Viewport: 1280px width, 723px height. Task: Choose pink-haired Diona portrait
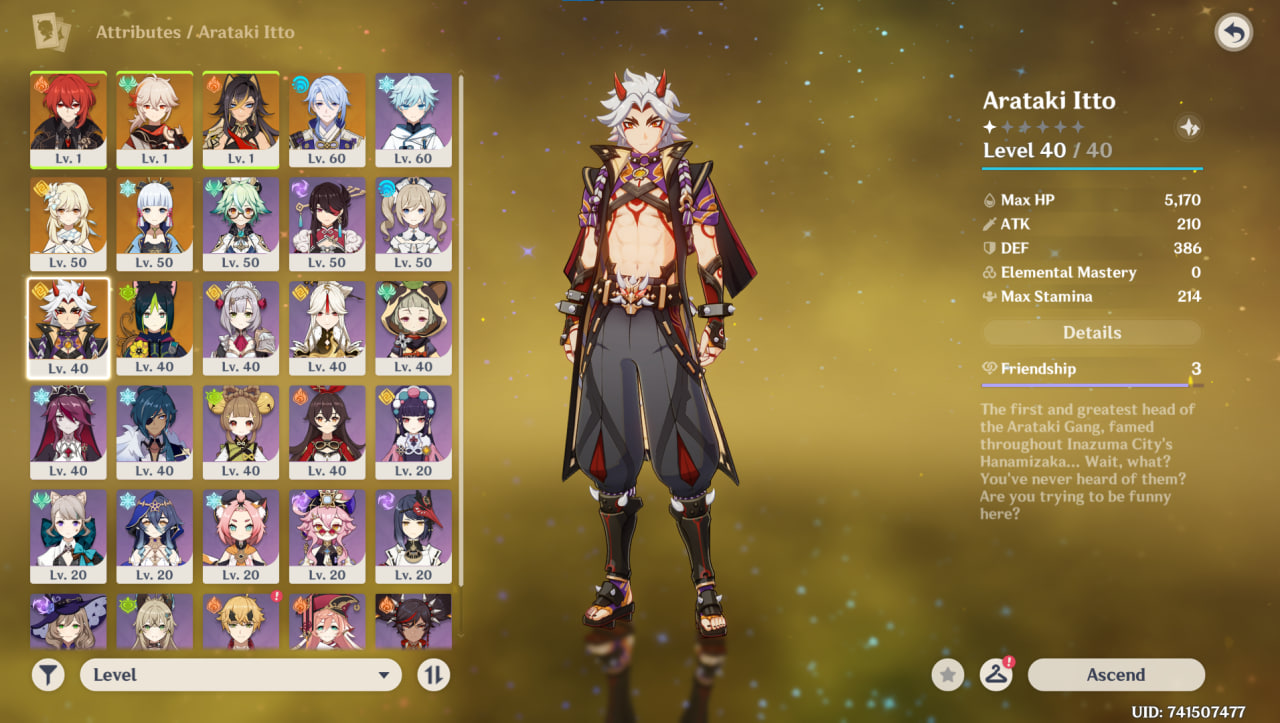click(x=241, y=534)
